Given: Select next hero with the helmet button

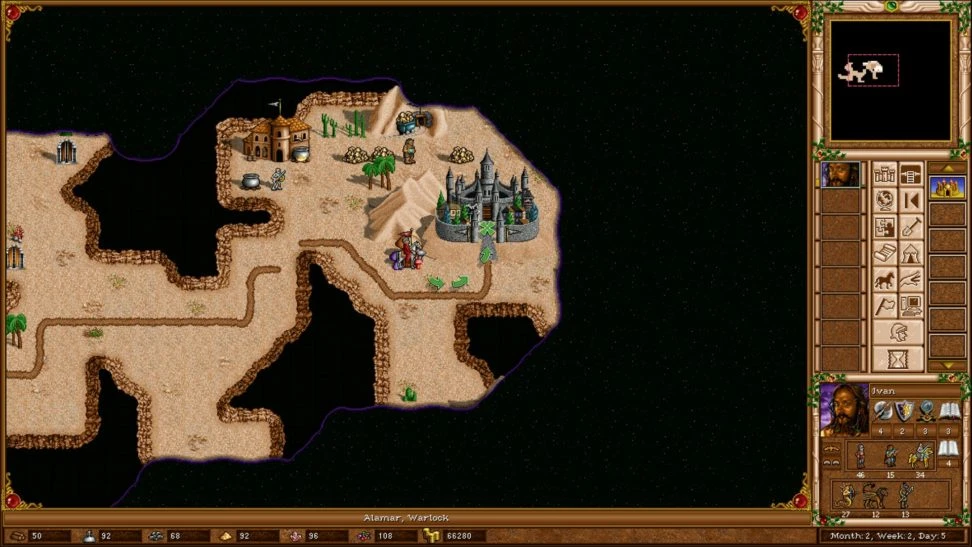Looking at the screenshot, I should pyautogui.click(x=897, y=332).
